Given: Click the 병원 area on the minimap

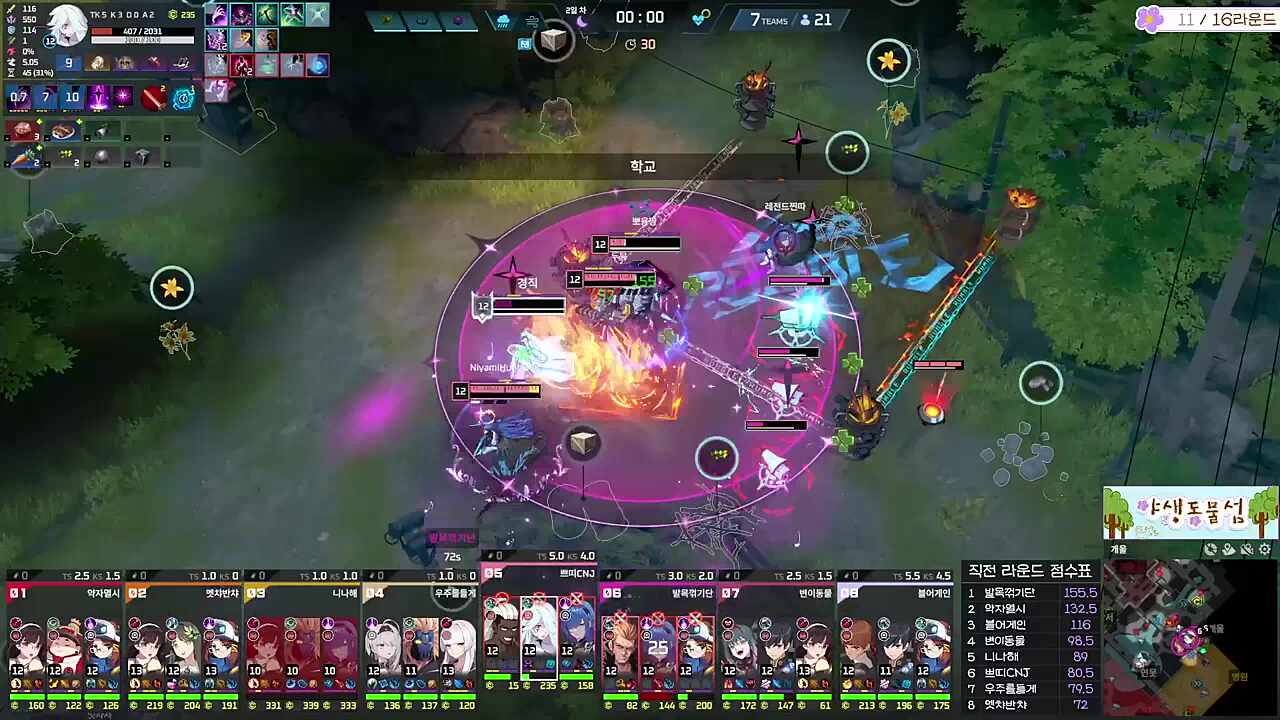Looking at the screenshot, I should pos(1240,675).
